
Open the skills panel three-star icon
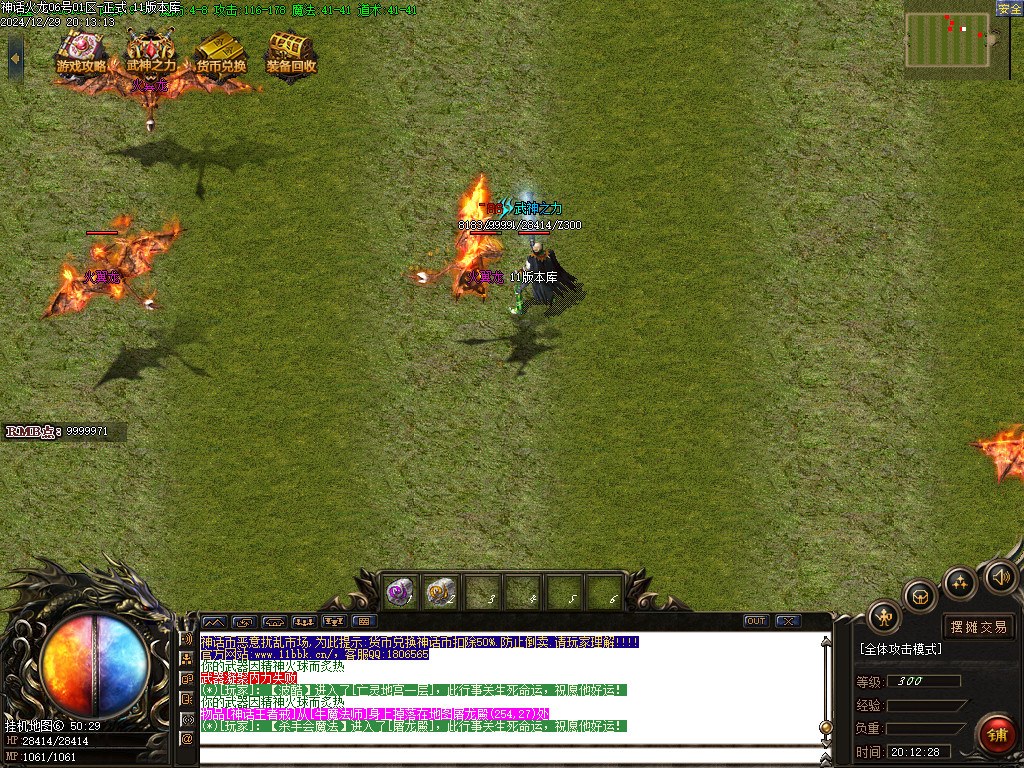[960, 582]
